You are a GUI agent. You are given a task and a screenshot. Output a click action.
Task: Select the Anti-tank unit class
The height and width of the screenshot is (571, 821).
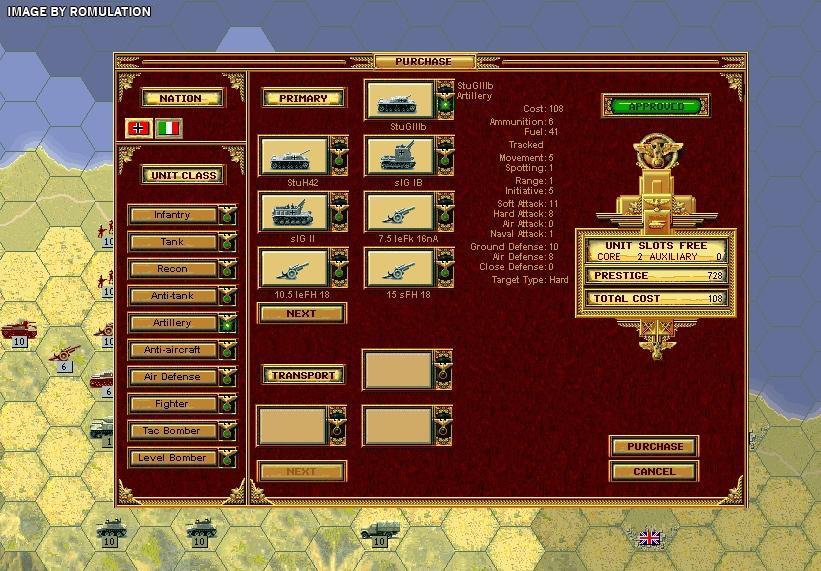coord(172,296)
